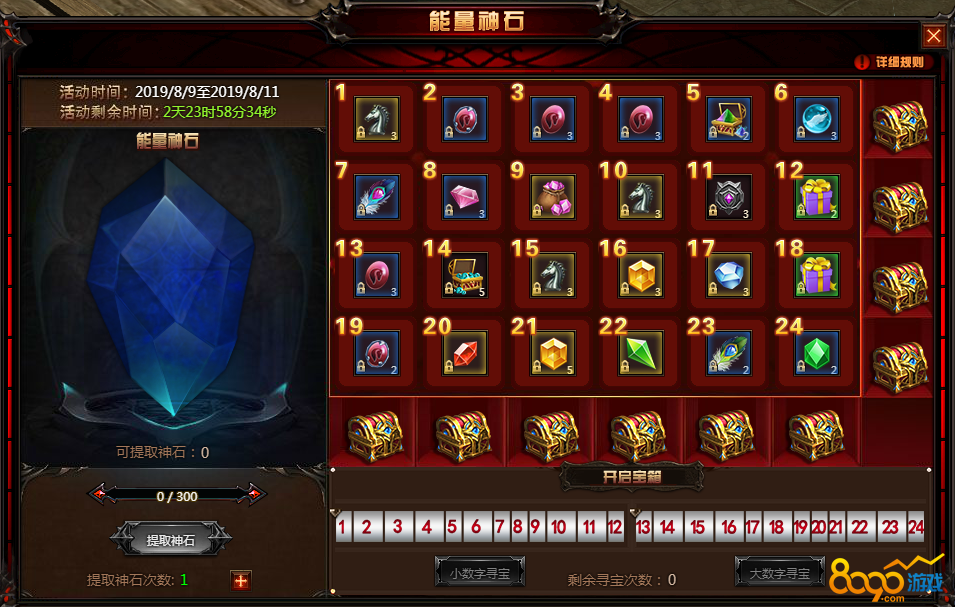Start the 小数字寻宝 treasure hunt
This screenshot has height=607, width=955.
pos(480,573)
